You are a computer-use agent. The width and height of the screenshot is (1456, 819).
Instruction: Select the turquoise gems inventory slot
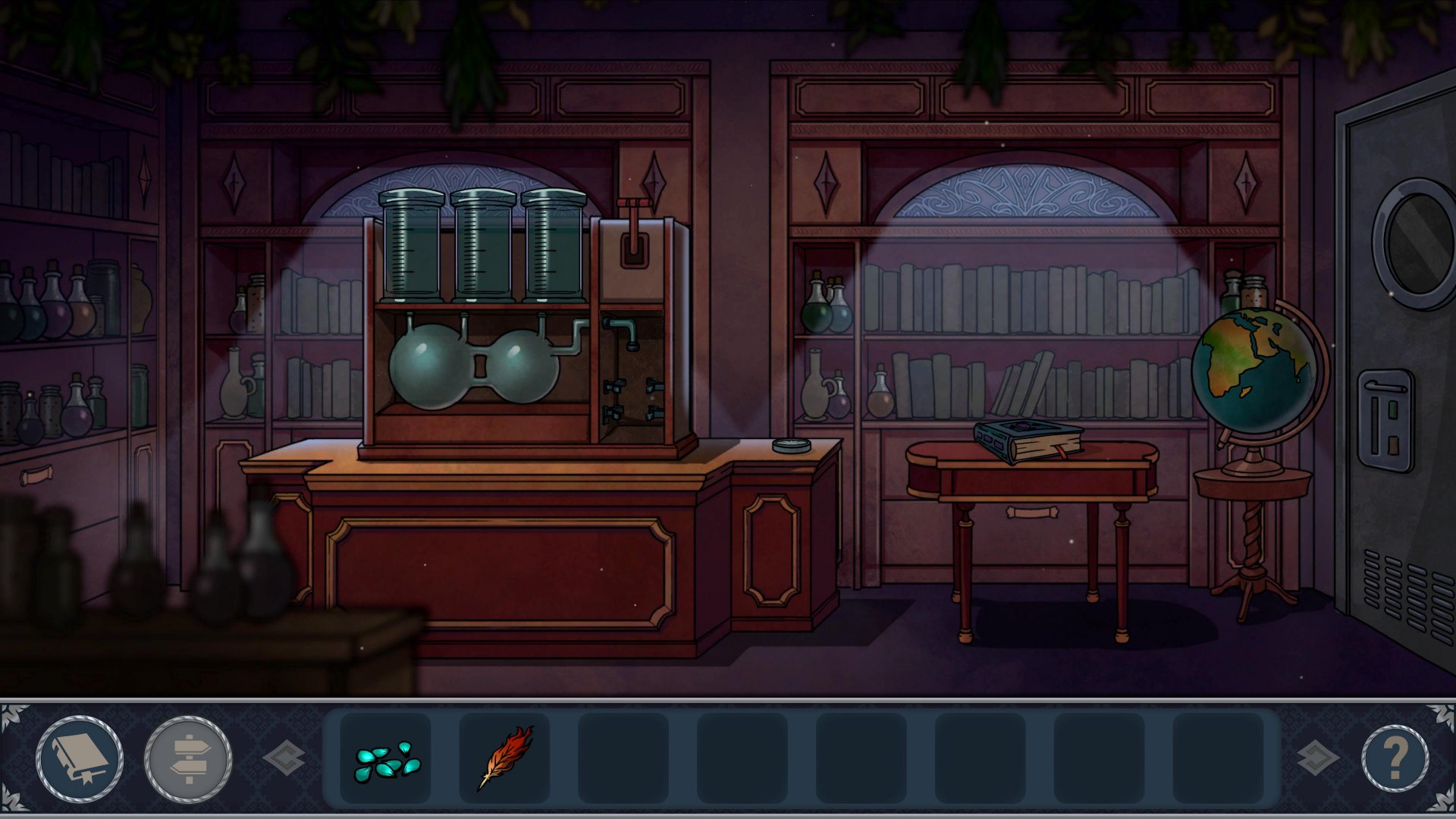pyautogui.click(x=386, y=758)
